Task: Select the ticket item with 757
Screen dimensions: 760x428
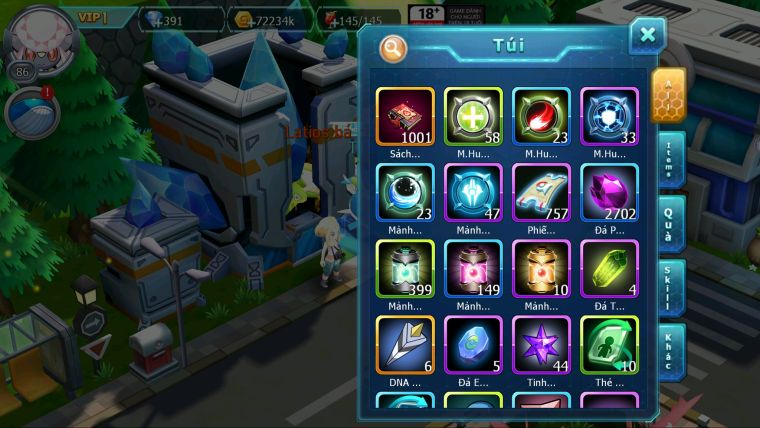Action: (541, 193)
